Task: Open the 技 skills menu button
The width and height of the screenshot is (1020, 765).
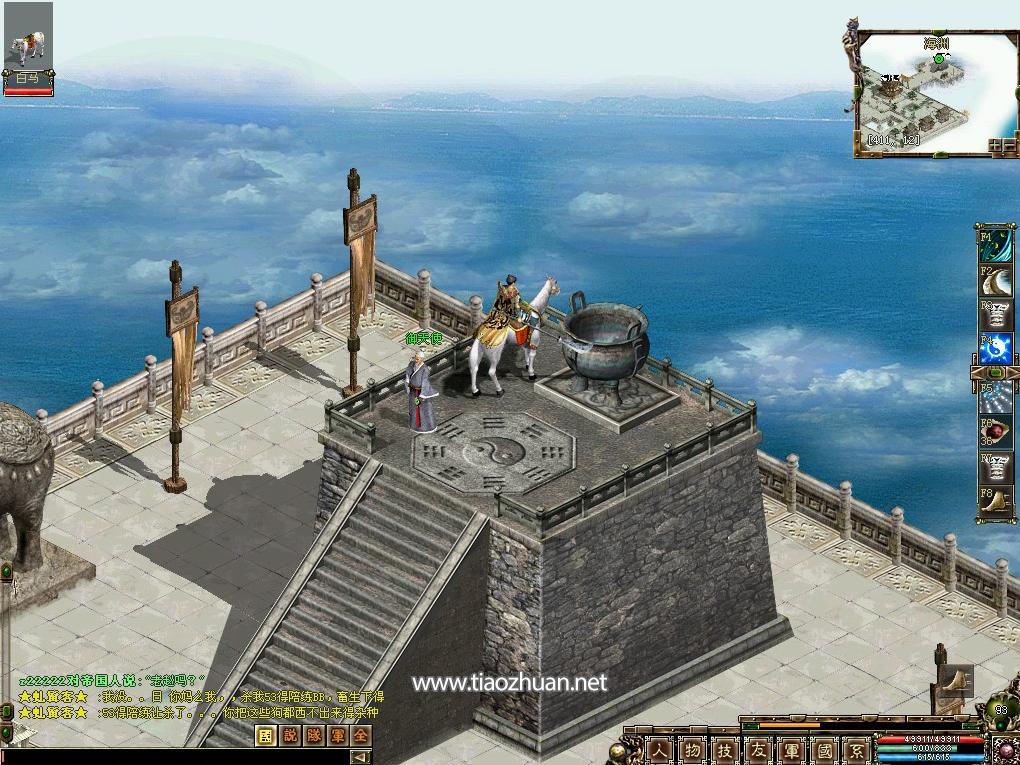Action: [x=725, y=749]
